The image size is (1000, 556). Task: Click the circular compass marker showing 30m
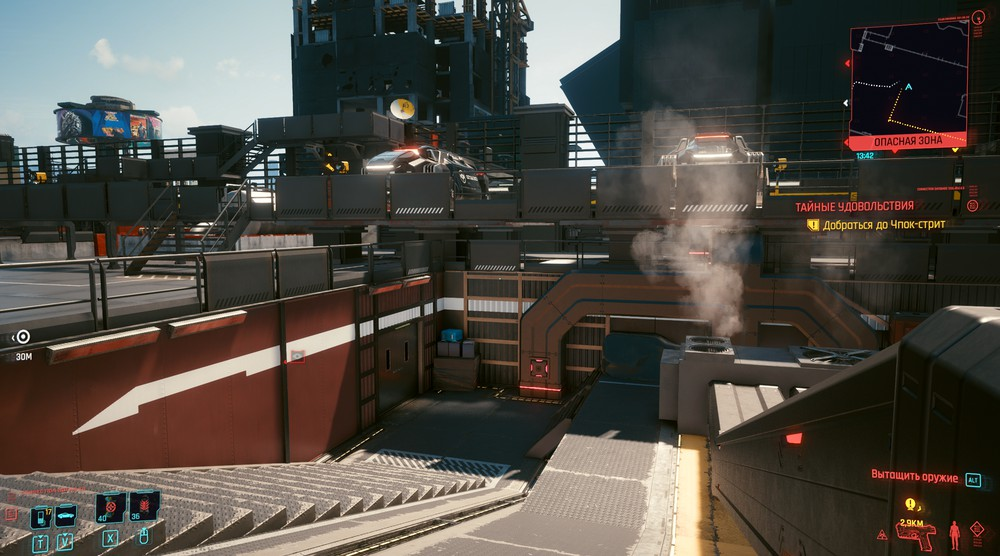point(22,337)
